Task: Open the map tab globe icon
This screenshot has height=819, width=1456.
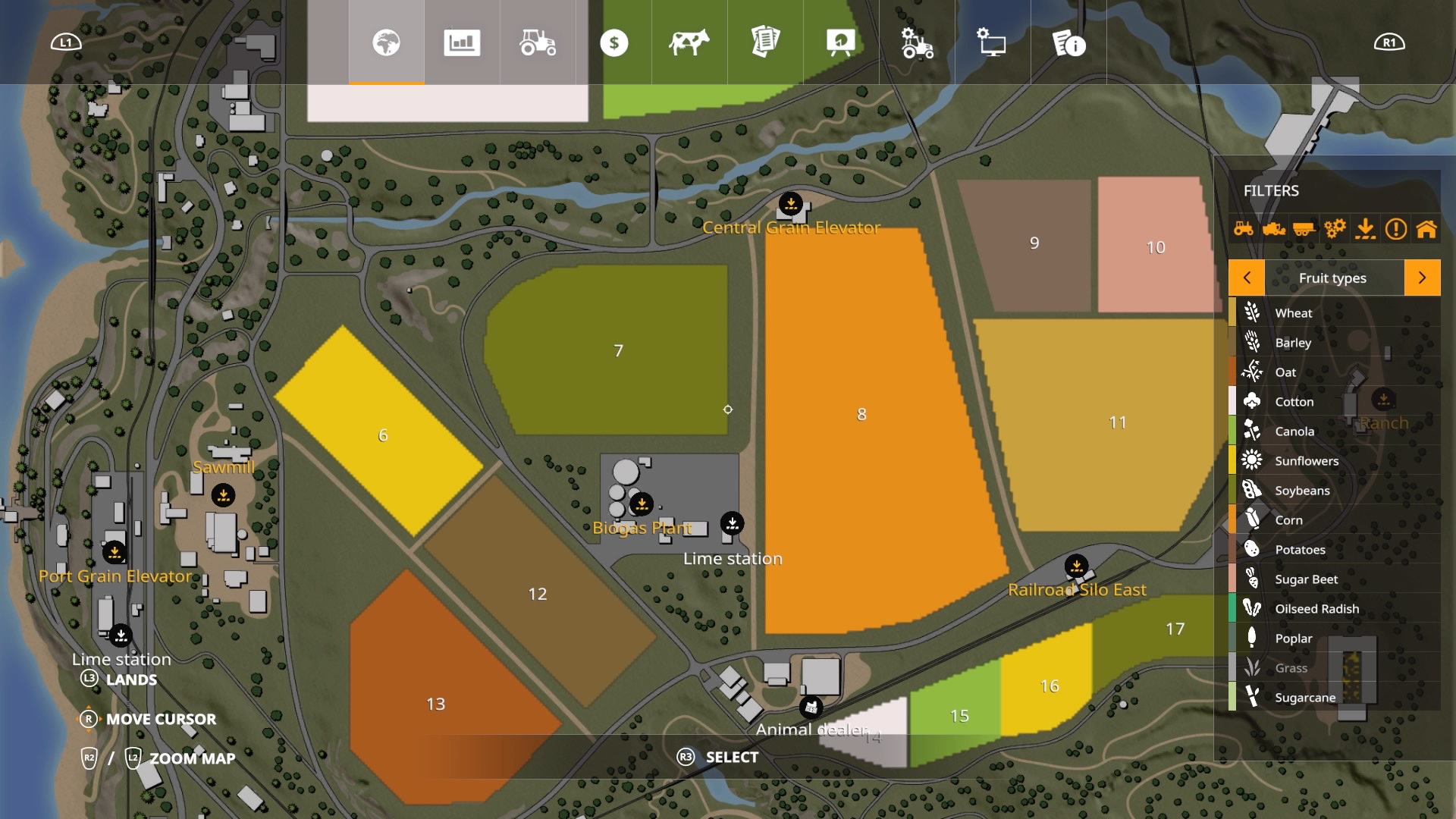Action: pyautogui.click(x=387, y=43)
